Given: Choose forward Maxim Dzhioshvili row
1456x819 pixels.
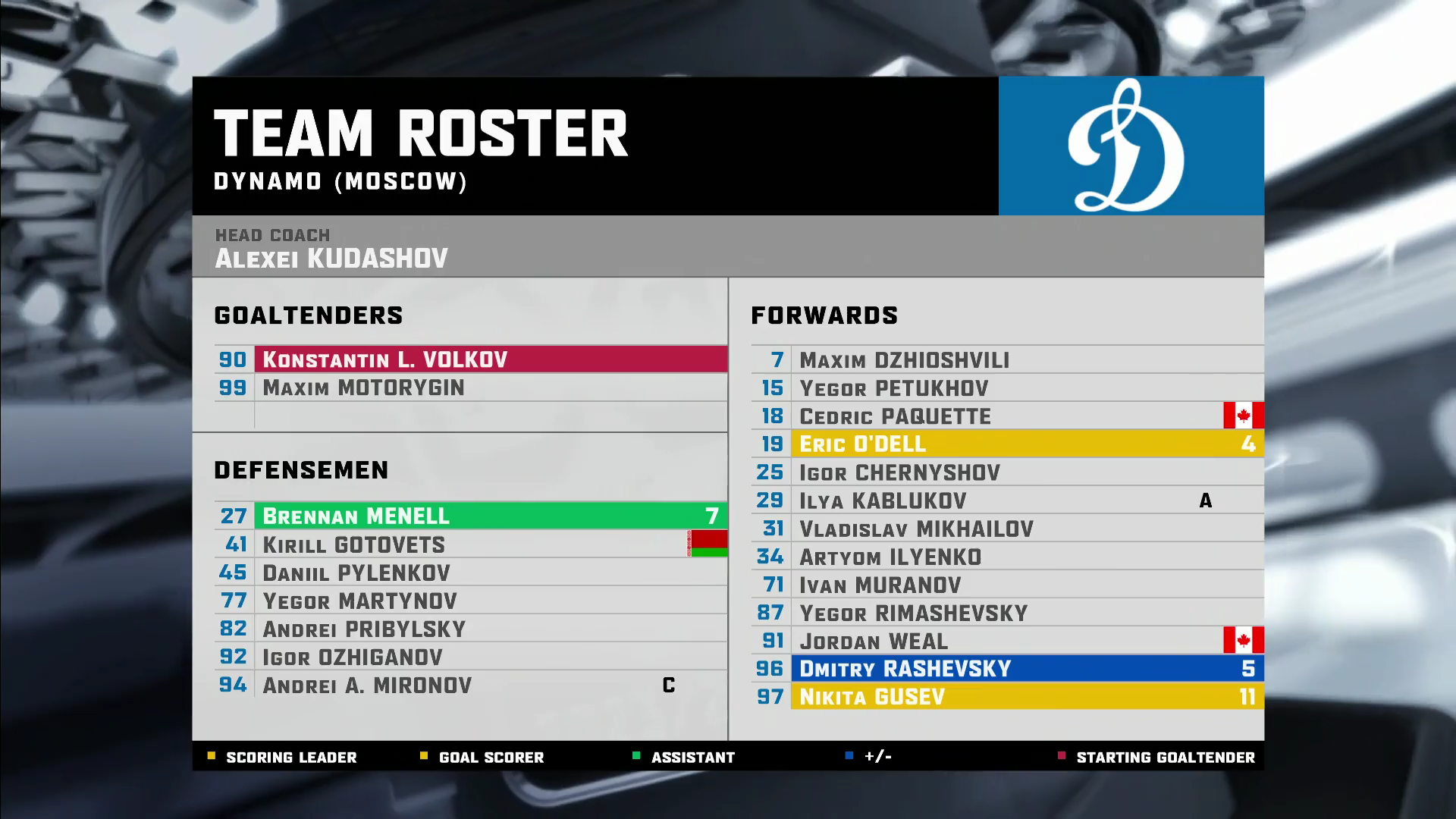Looking at the screenshot, I should click(x=1007, y=360).
